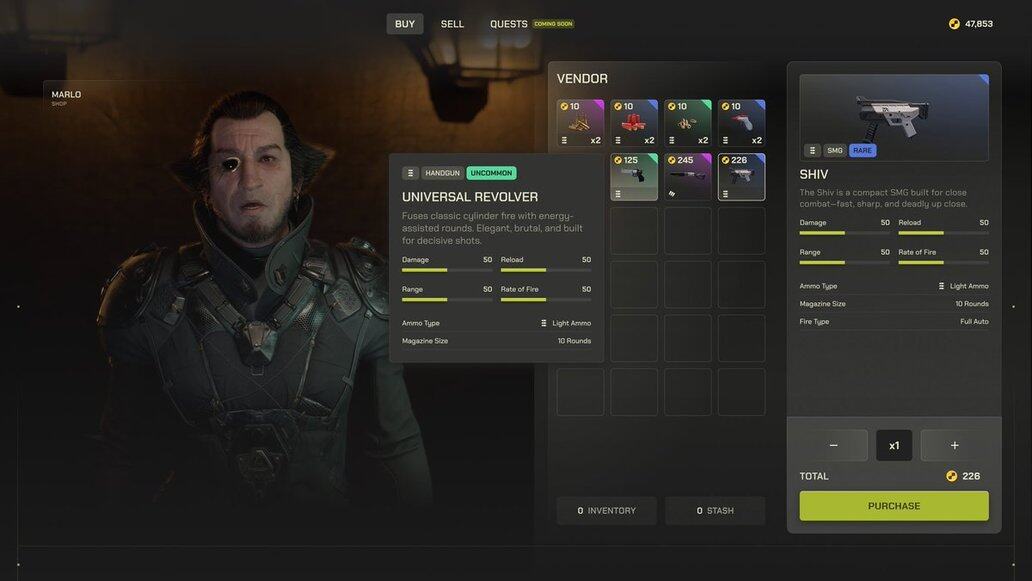This screenshot has height=581, width=1032.
Task: Increase quantity with the plus button
Action: (x=954, y=445)
